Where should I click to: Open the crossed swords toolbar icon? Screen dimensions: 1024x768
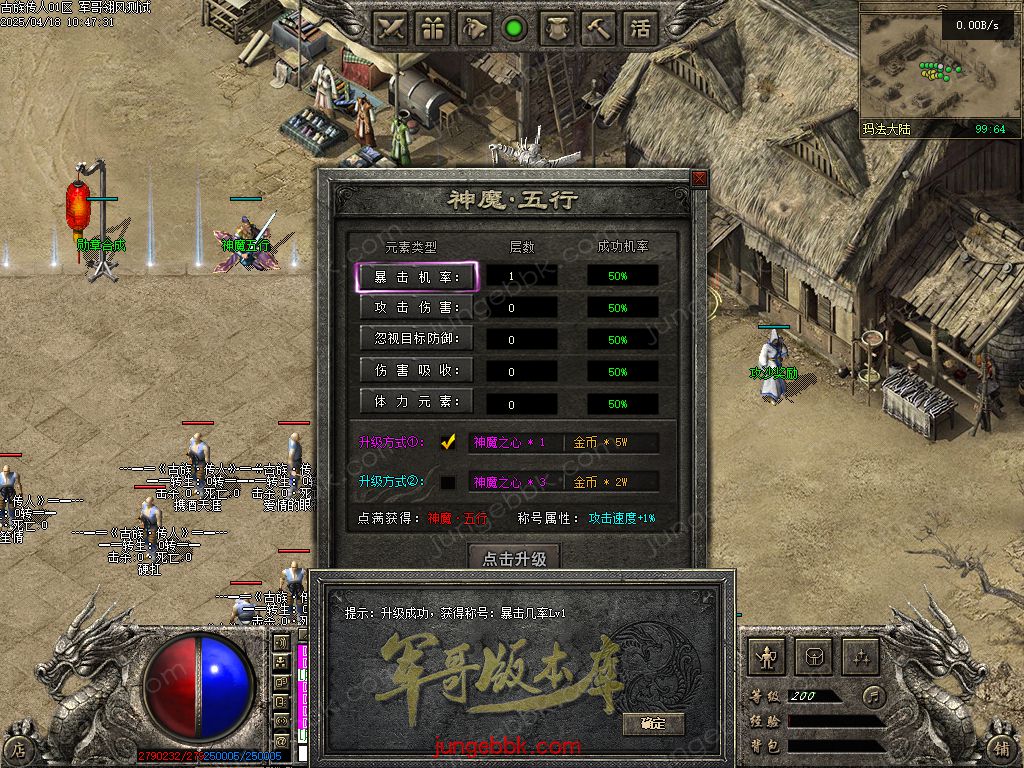point(391,29)
